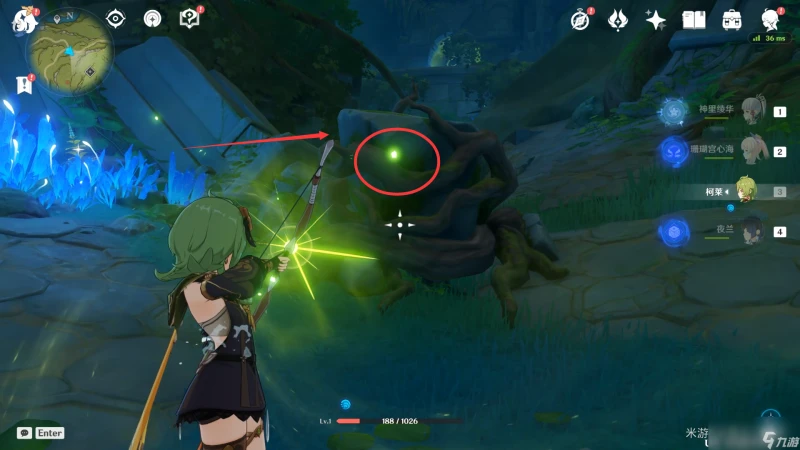
Task: Open the chat box speech bubble
Action: pyautogui.click(x=23, y=433)
